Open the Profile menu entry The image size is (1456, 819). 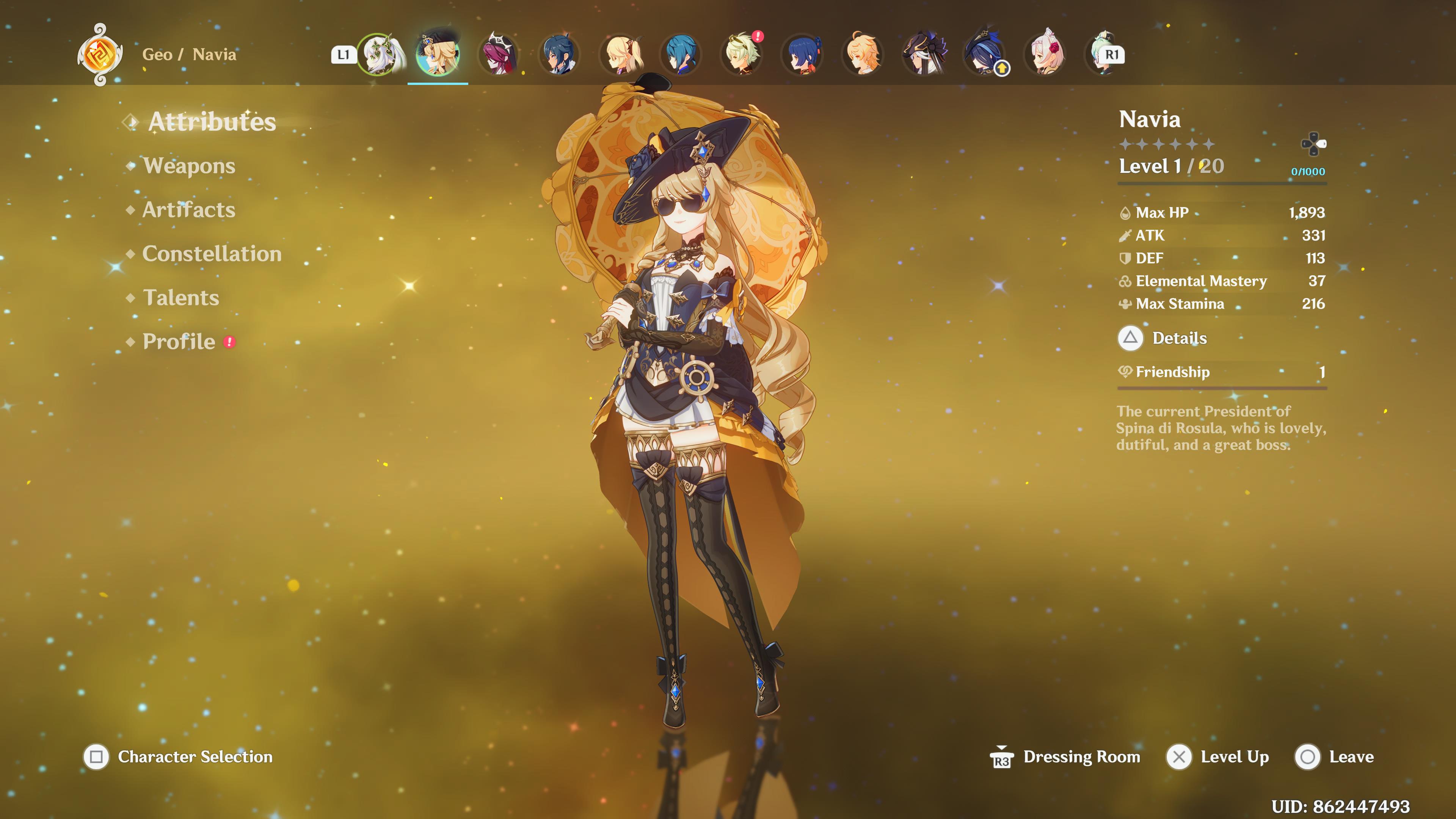coord(179,342)
